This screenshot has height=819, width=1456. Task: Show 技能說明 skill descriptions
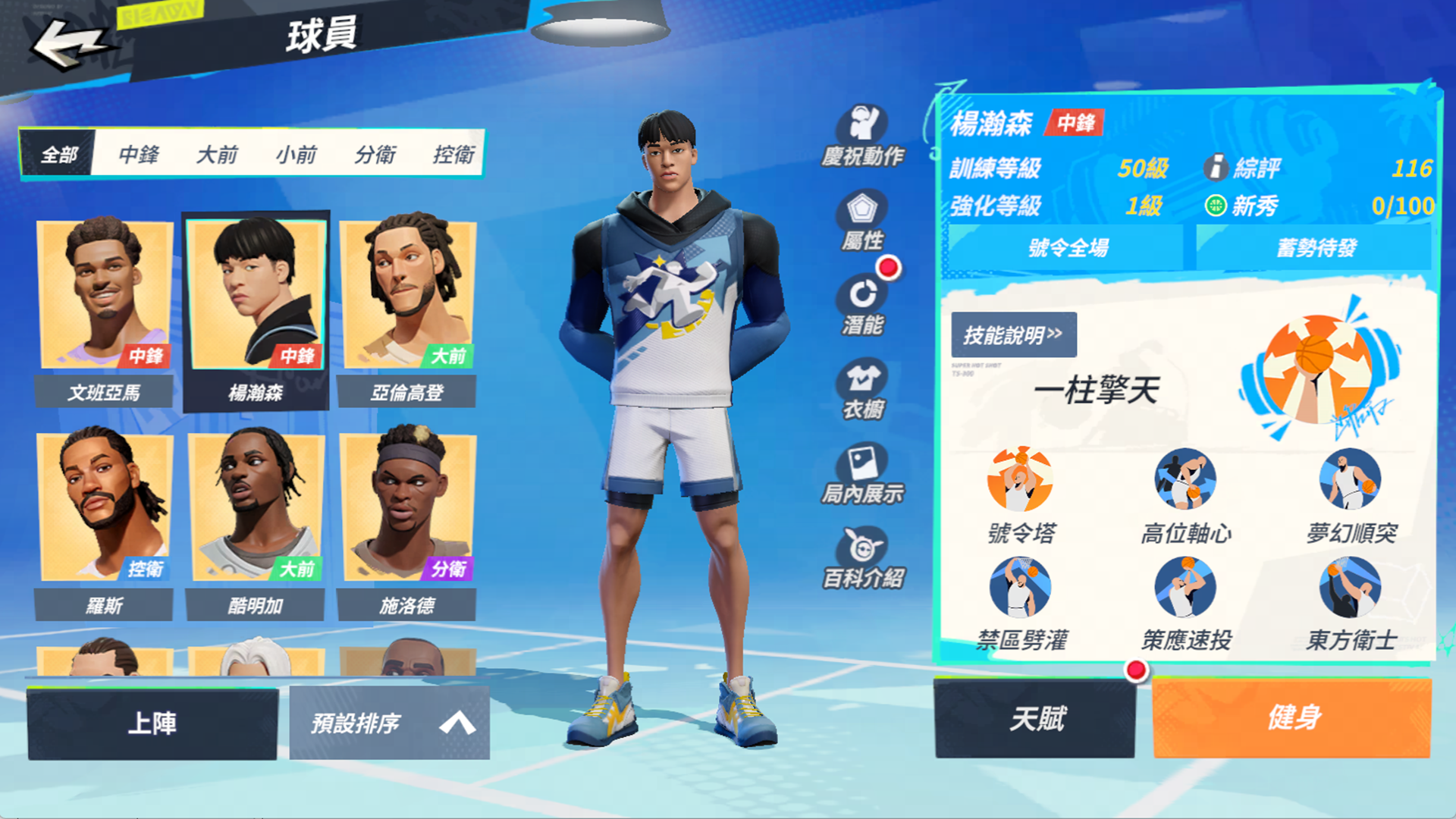pyautogui.click(x=1013, y=334)
